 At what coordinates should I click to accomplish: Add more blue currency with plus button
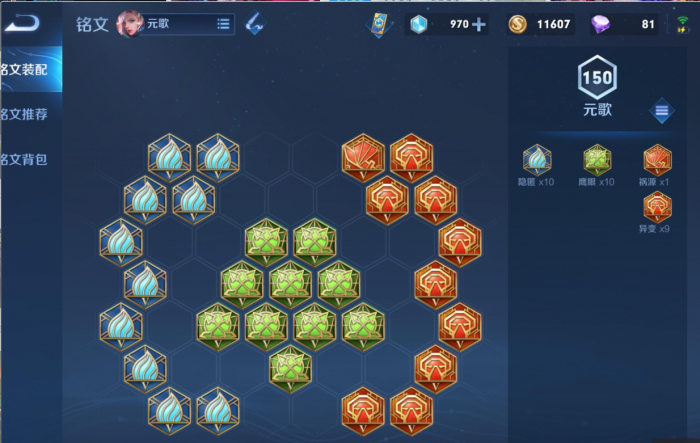(x=479, y=25)
